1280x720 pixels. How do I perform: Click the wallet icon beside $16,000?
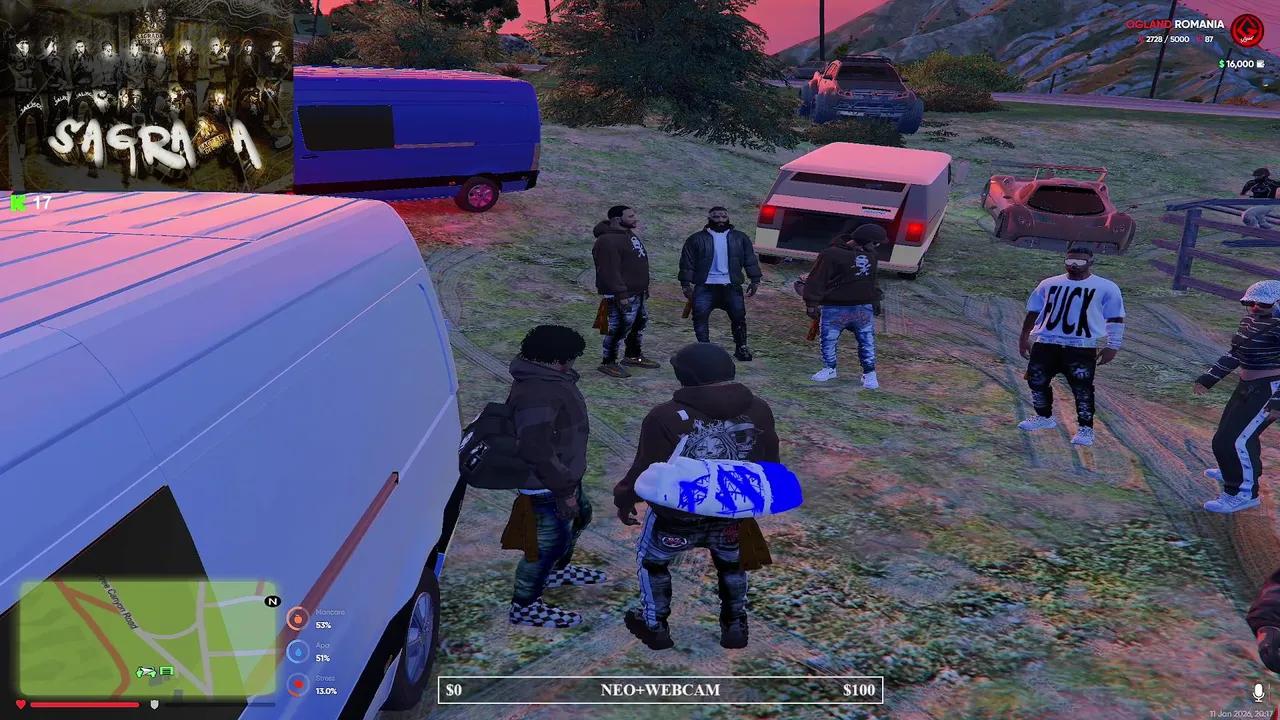(1260, 64)
